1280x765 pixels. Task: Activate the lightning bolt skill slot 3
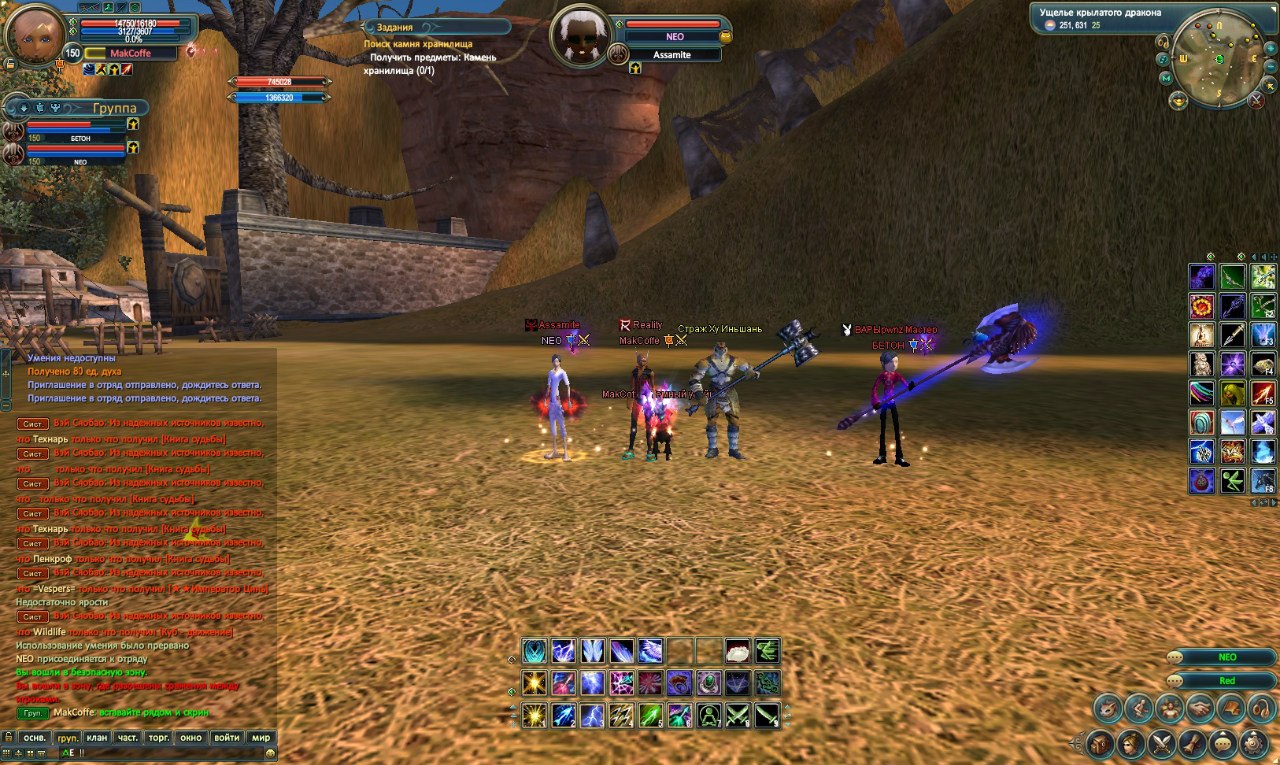coord(593,716)
